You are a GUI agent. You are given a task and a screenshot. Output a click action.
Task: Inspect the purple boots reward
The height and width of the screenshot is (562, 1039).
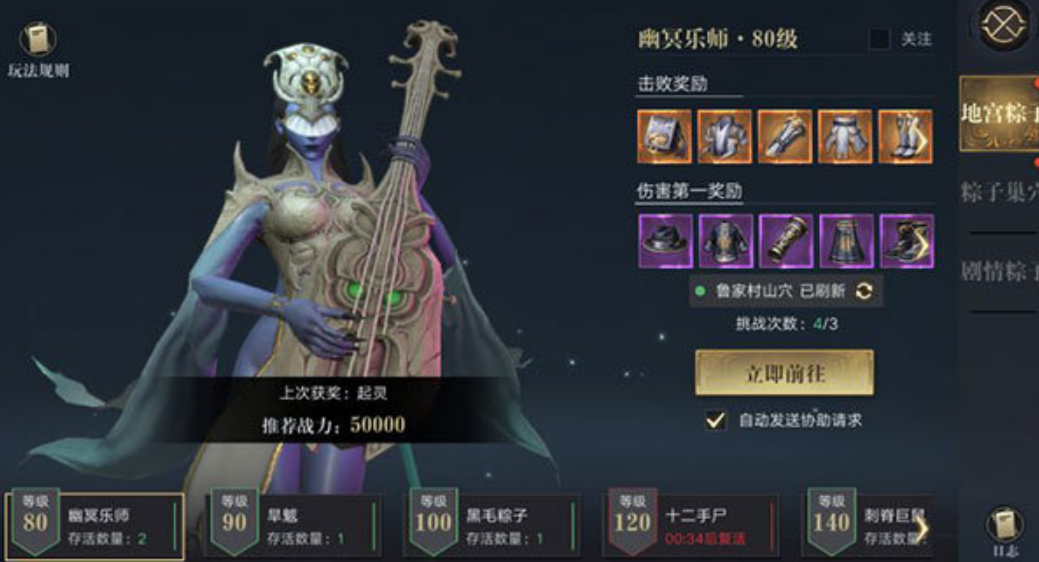906,240
